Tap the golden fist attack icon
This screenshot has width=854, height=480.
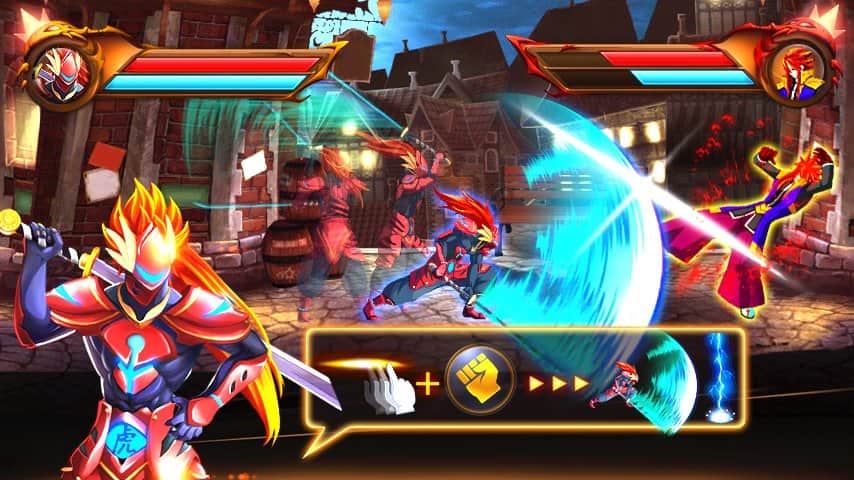[x=479, y=382]
